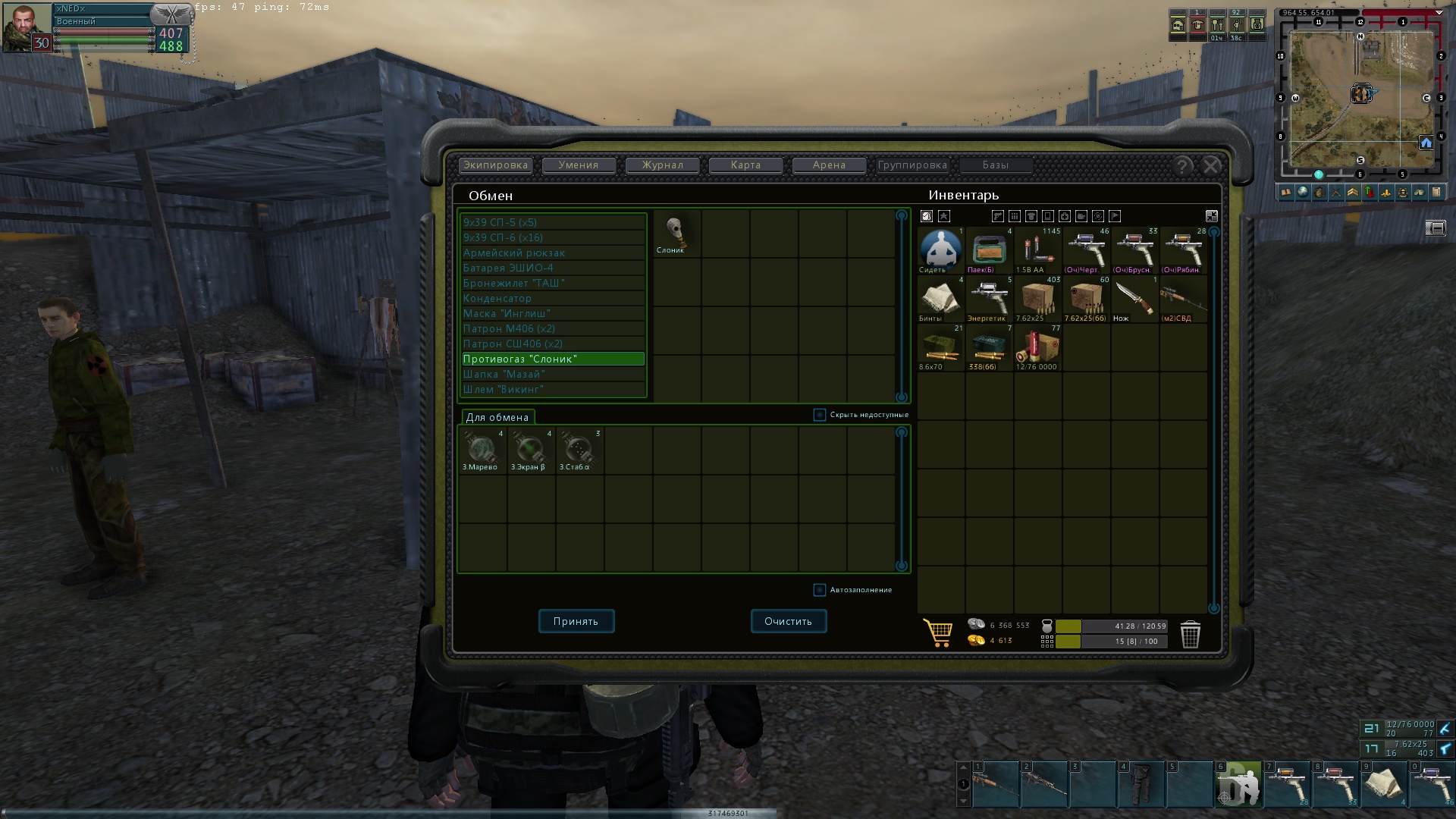Image resolution: width=1456 pixels, height=819 pixels.
Task: Open the Умения tab
Action: pos(579,165)
